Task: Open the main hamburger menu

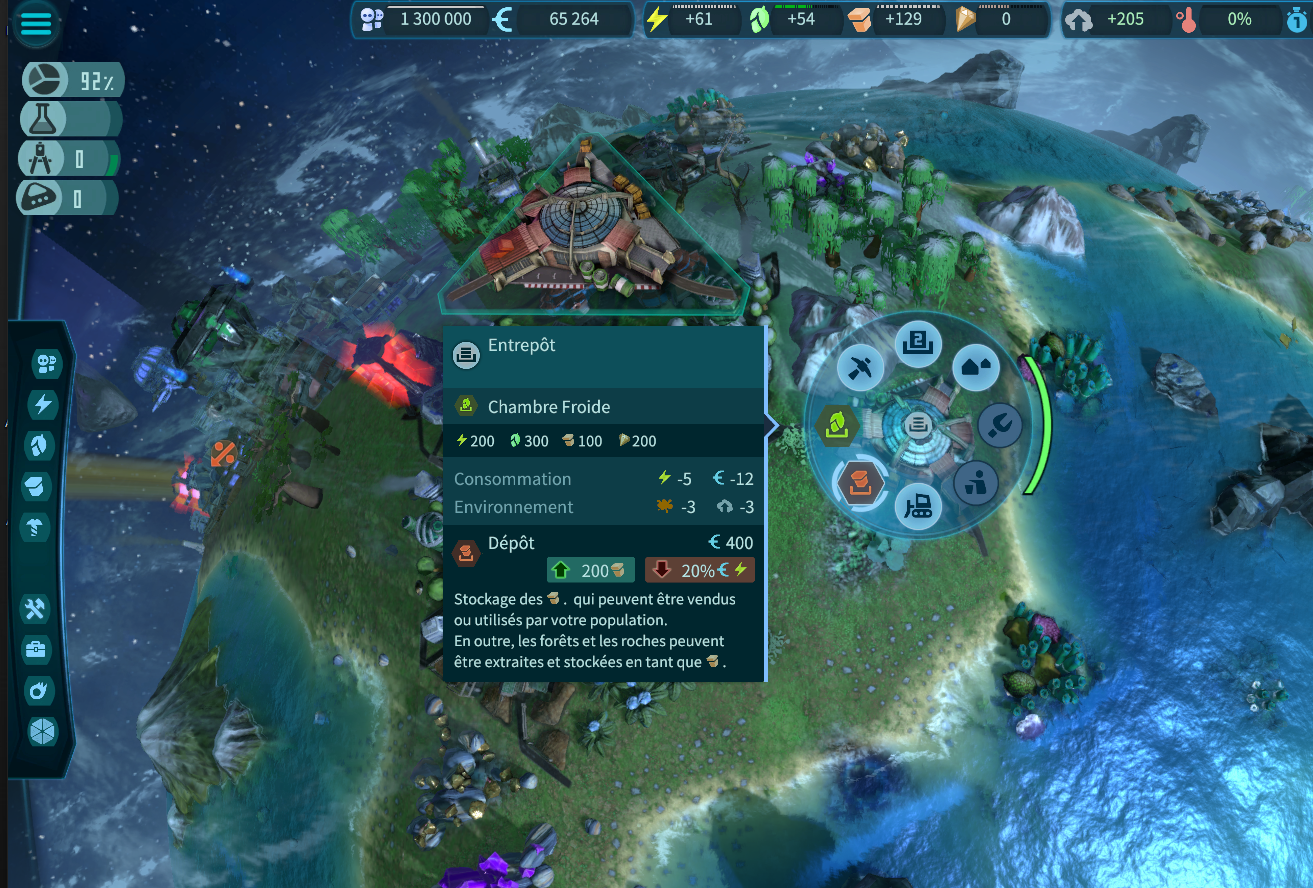Action: (37, 25)
